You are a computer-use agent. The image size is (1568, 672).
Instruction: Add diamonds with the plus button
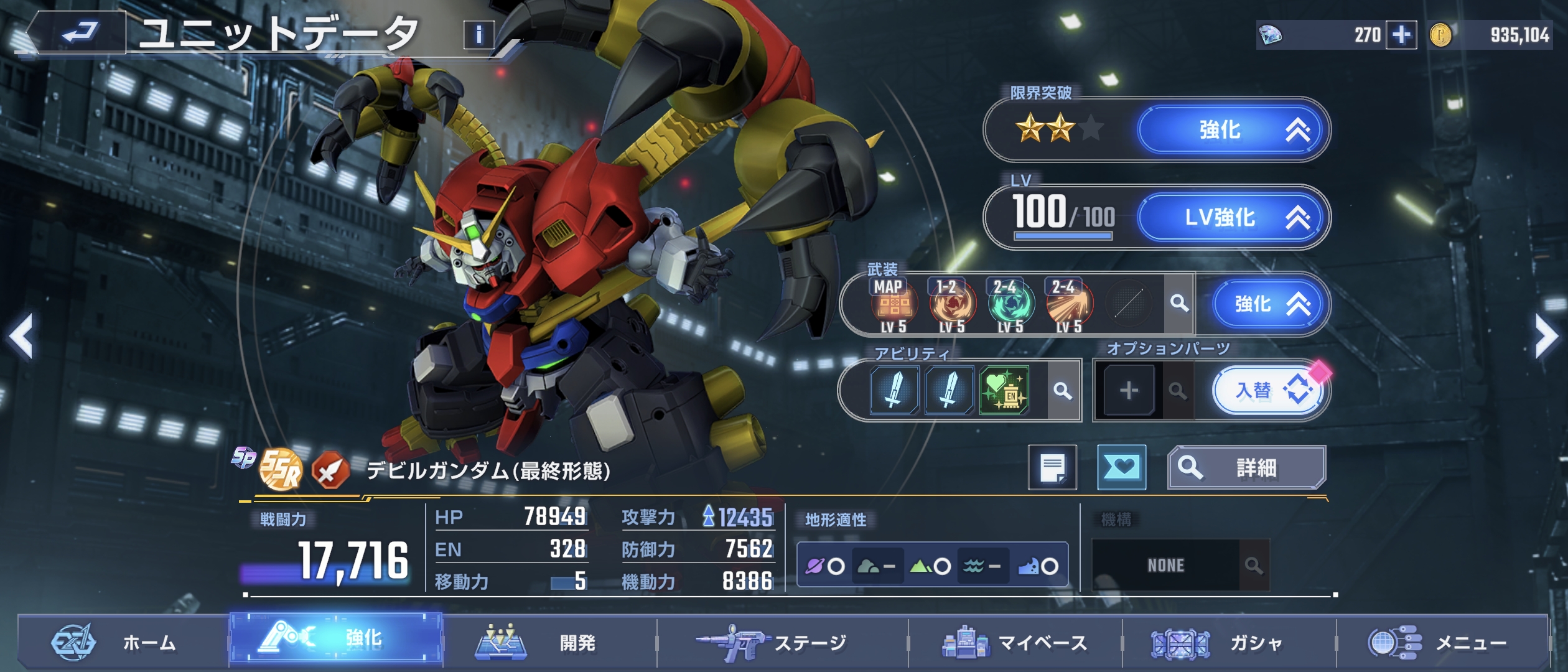[1401, 35]
